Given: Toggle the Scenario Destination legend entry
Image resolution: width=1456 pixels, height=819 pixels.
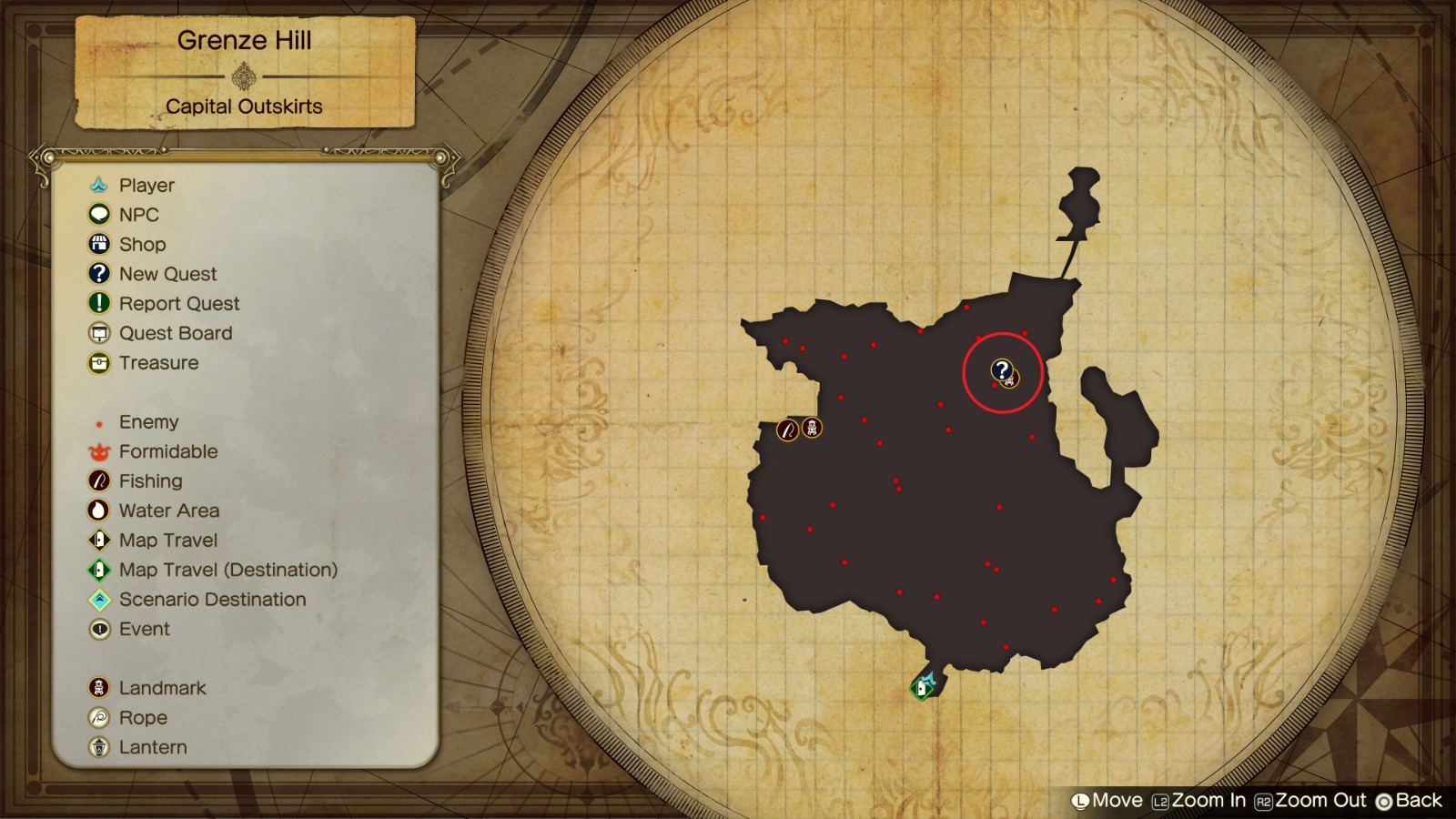Looking at the screenshot, I should pyautogui.click(x=101, y=599).
